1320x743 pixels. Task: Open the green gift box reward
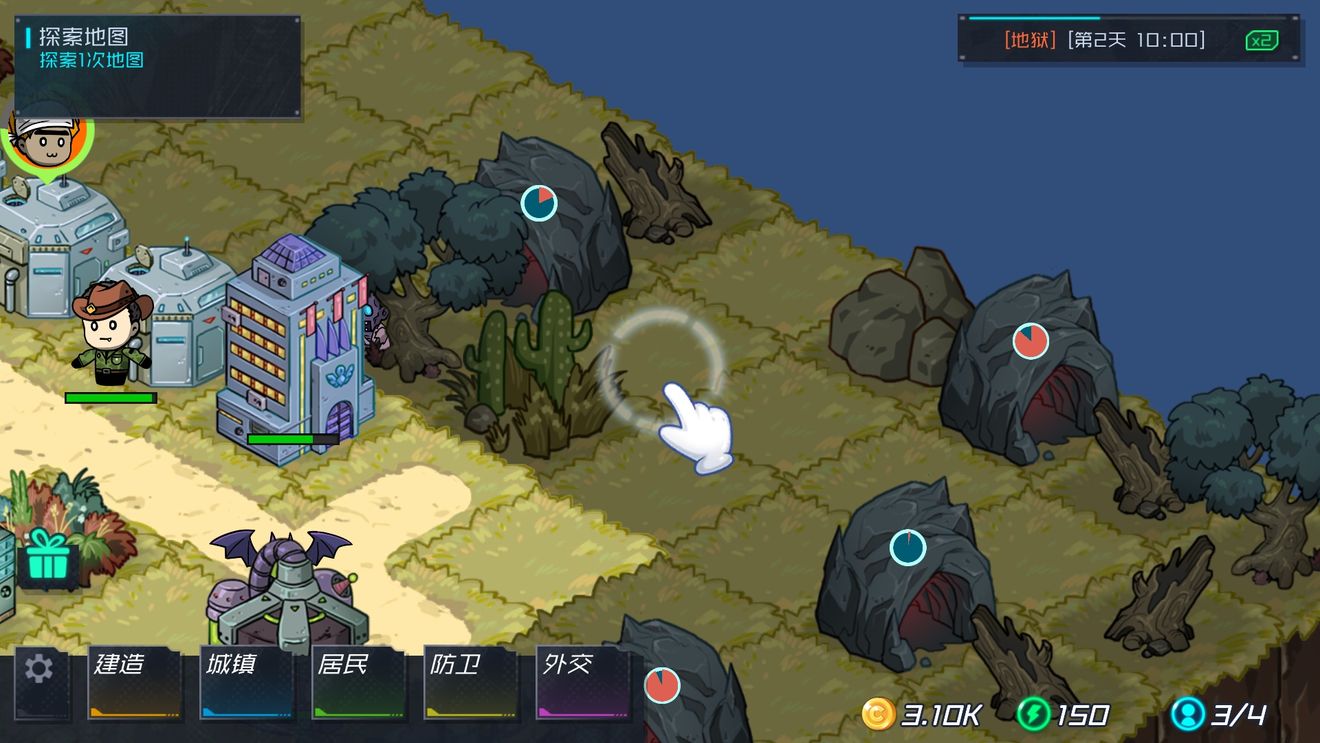click(x=47, y=556)
